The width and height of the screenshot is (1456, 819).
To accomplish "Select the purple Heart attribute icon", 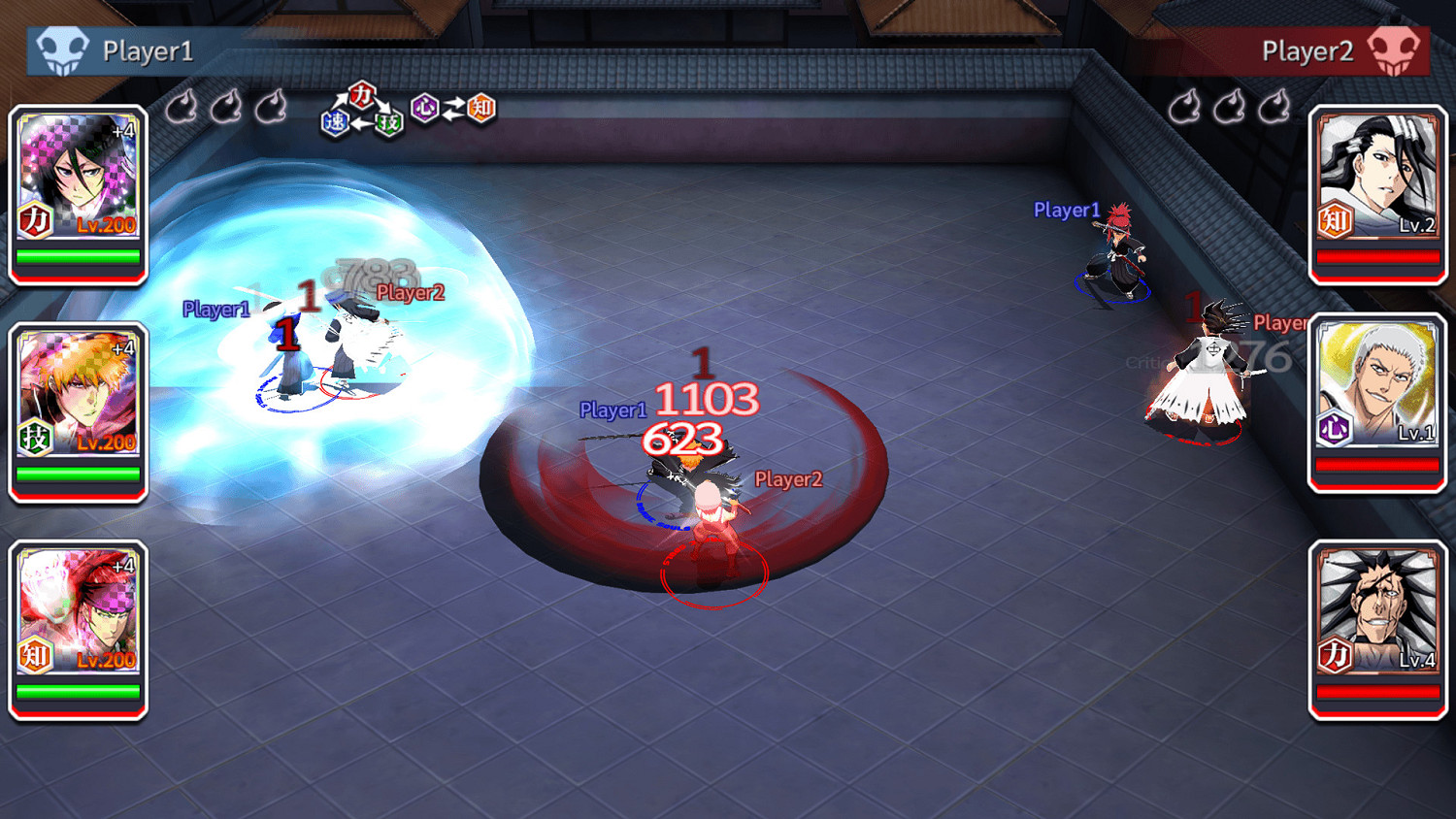I will click(x=424, y=108).
